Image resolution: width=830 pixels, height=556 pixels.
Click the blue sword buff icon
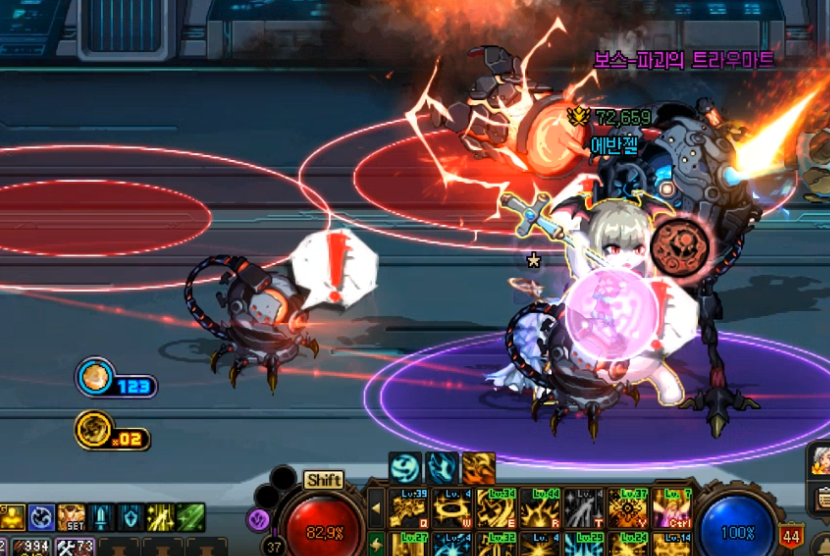click(x=101, y=517)
